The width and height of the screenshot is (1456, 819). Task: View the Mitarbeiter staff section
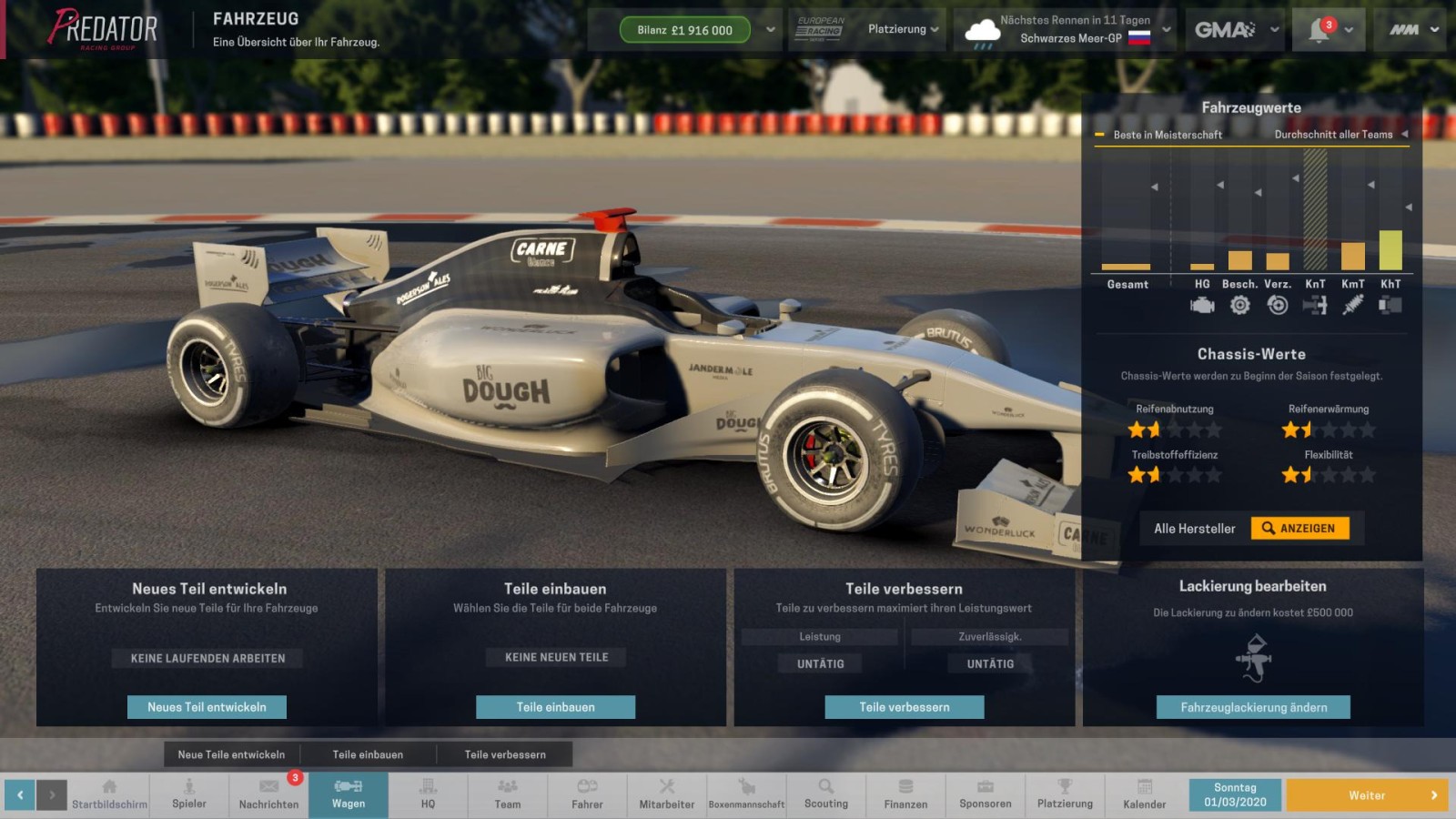[666, 794]
